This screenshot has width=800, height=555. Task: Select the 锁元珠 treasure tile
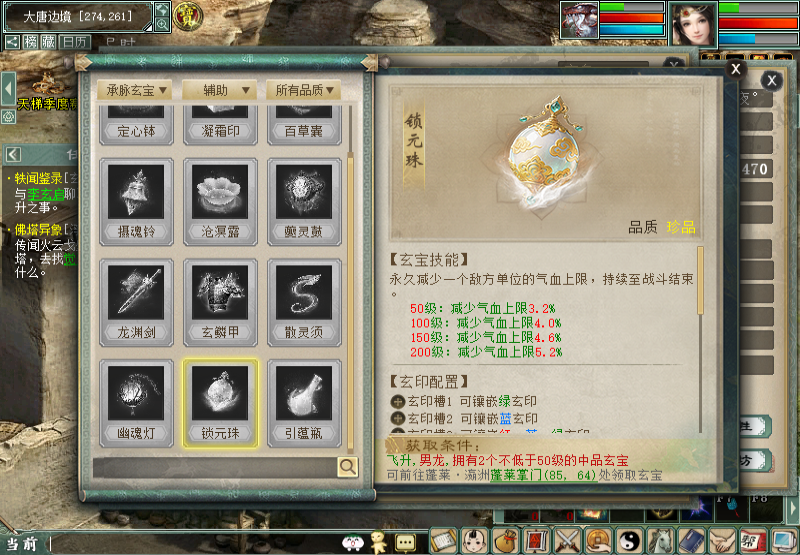point(220,402)
